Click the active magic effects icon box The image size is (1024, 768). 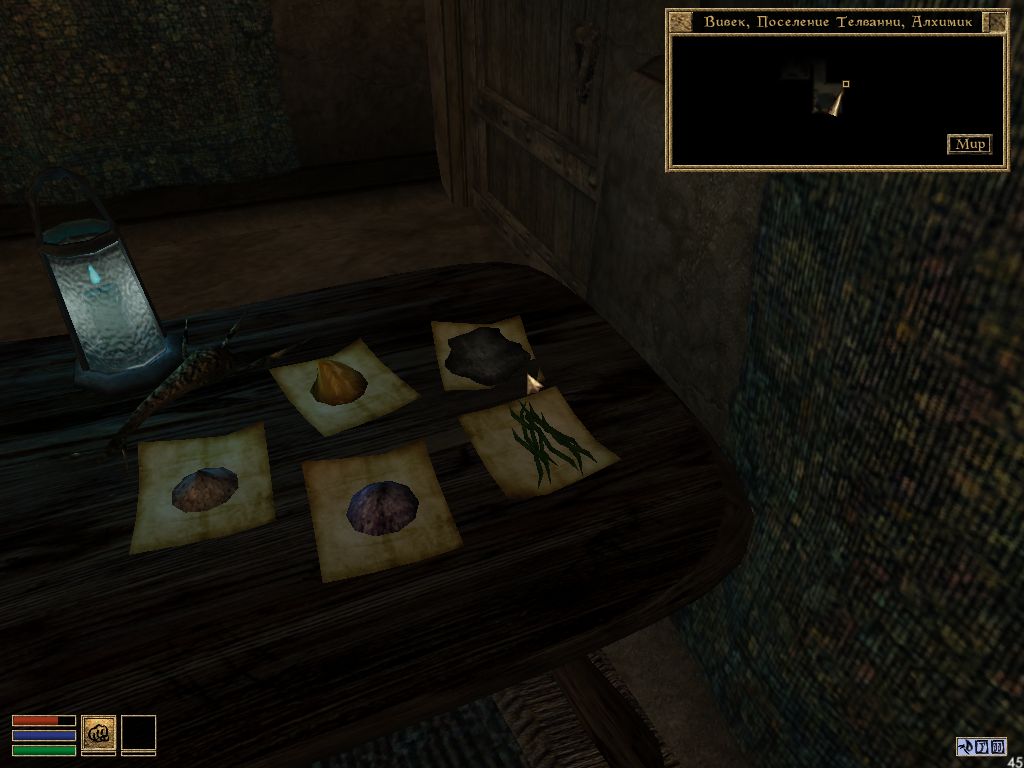coord(981,746)
